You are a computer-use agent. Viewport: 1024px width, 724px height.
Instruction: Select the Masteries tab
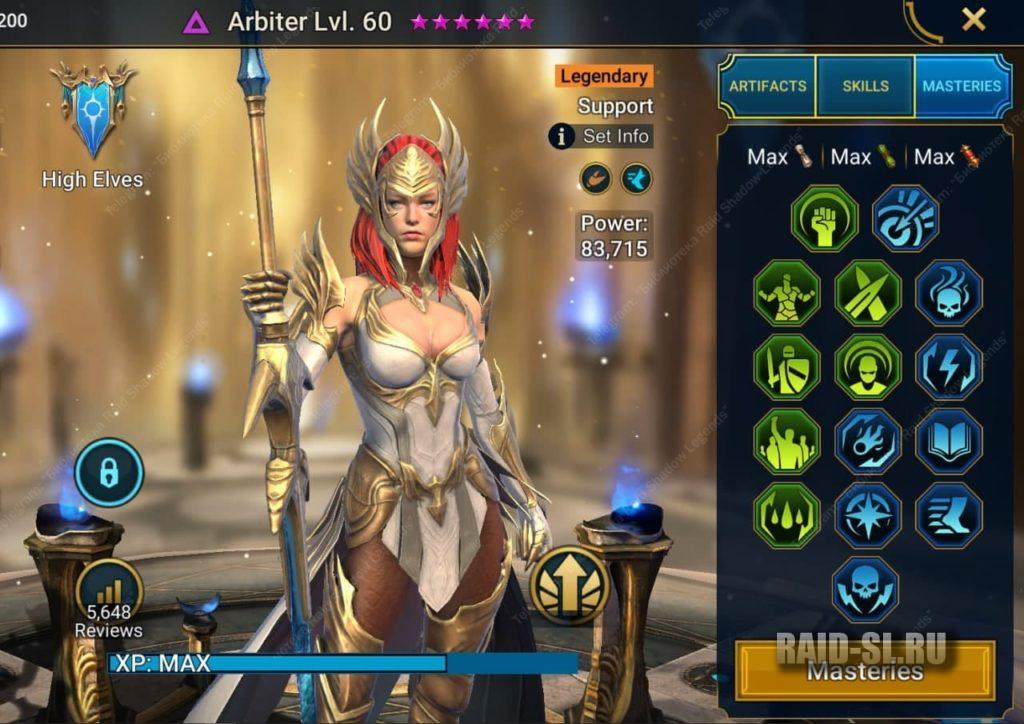(961, 86)
